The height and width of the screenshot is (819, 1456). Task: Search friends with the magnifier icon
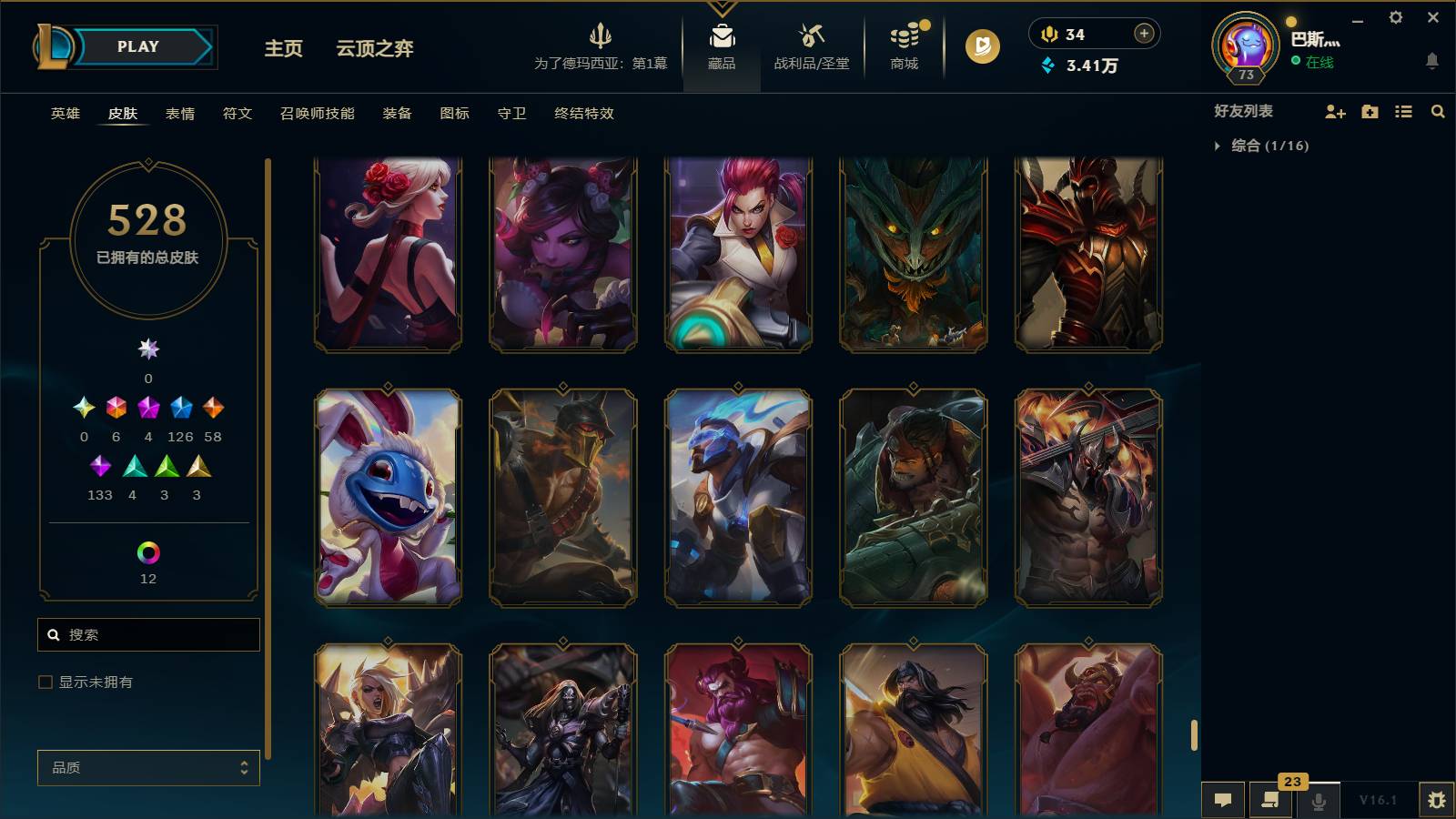pyautogui.click(x=1438, y=112)
